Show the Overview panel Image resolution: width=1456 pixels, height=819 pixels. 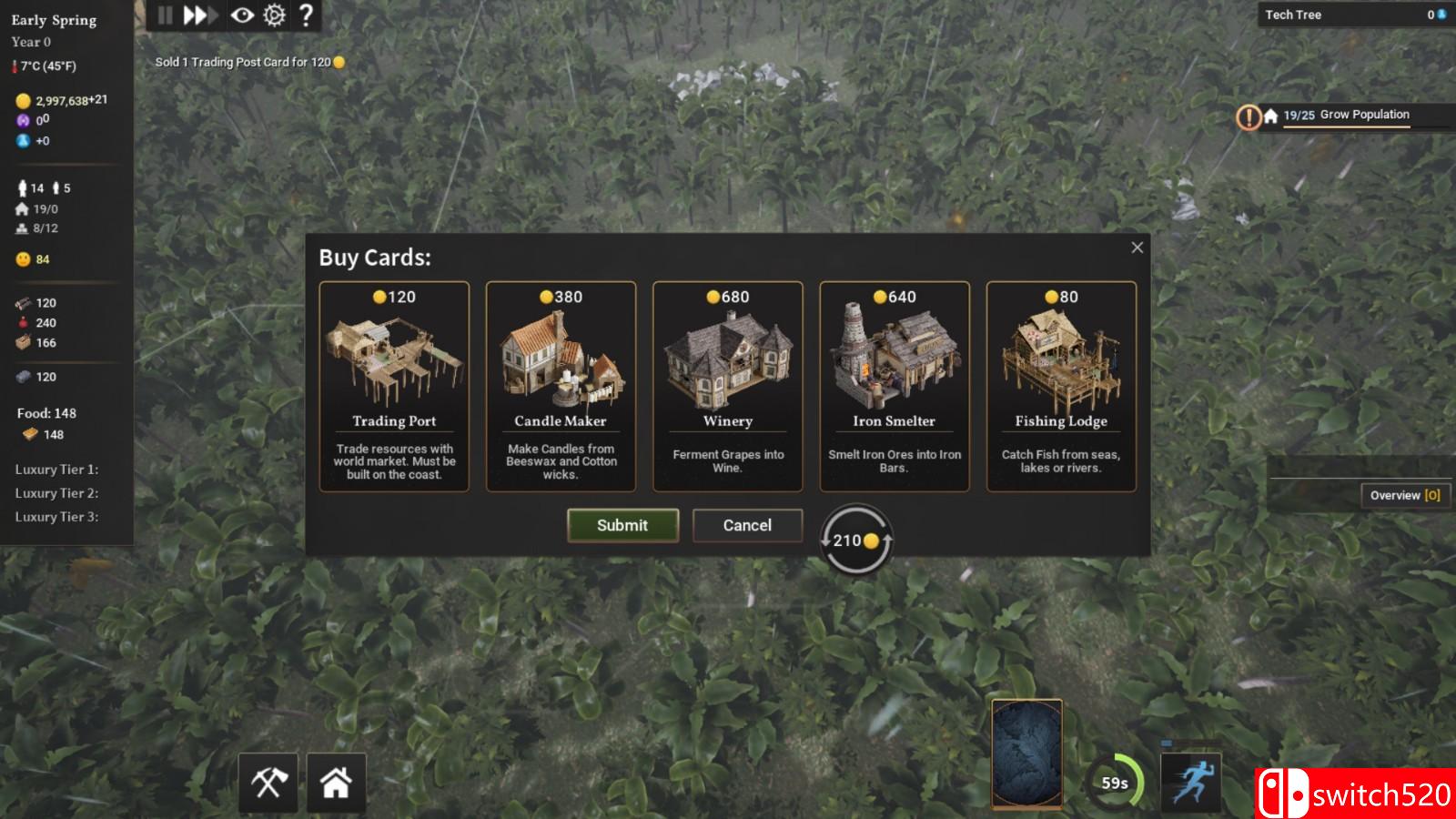click(1404, 495)
